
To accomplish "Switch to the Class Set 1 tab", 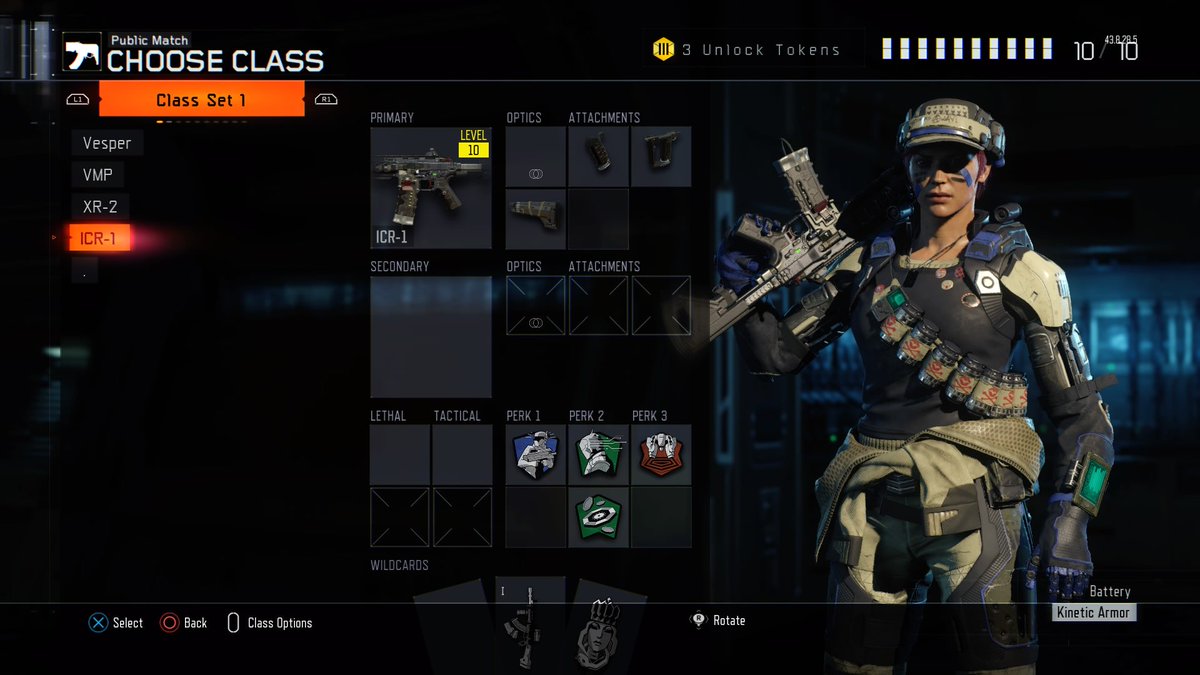I will [x=201, y=100].
